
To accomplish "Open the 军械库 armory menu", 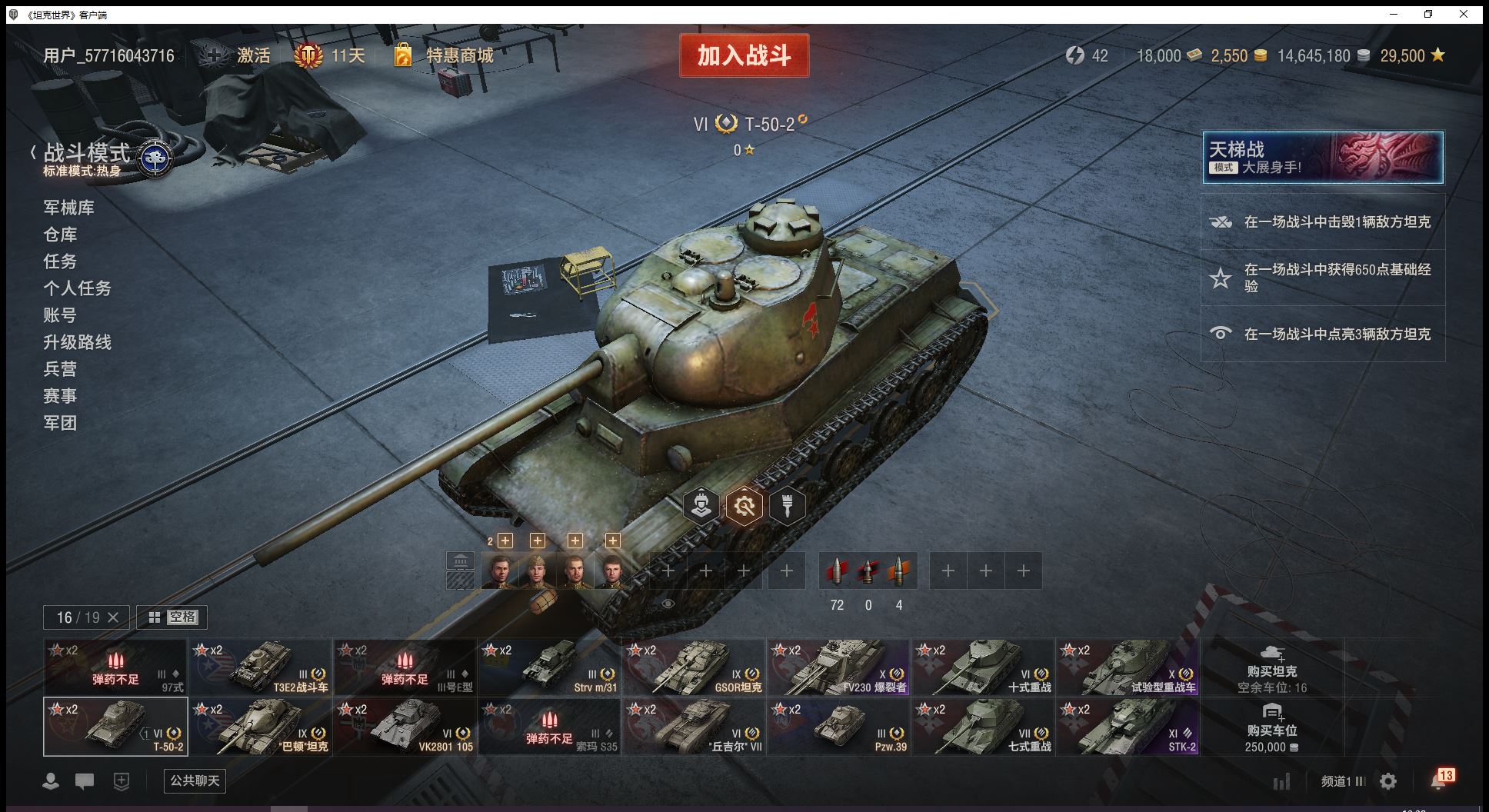I will coord(69,208).
